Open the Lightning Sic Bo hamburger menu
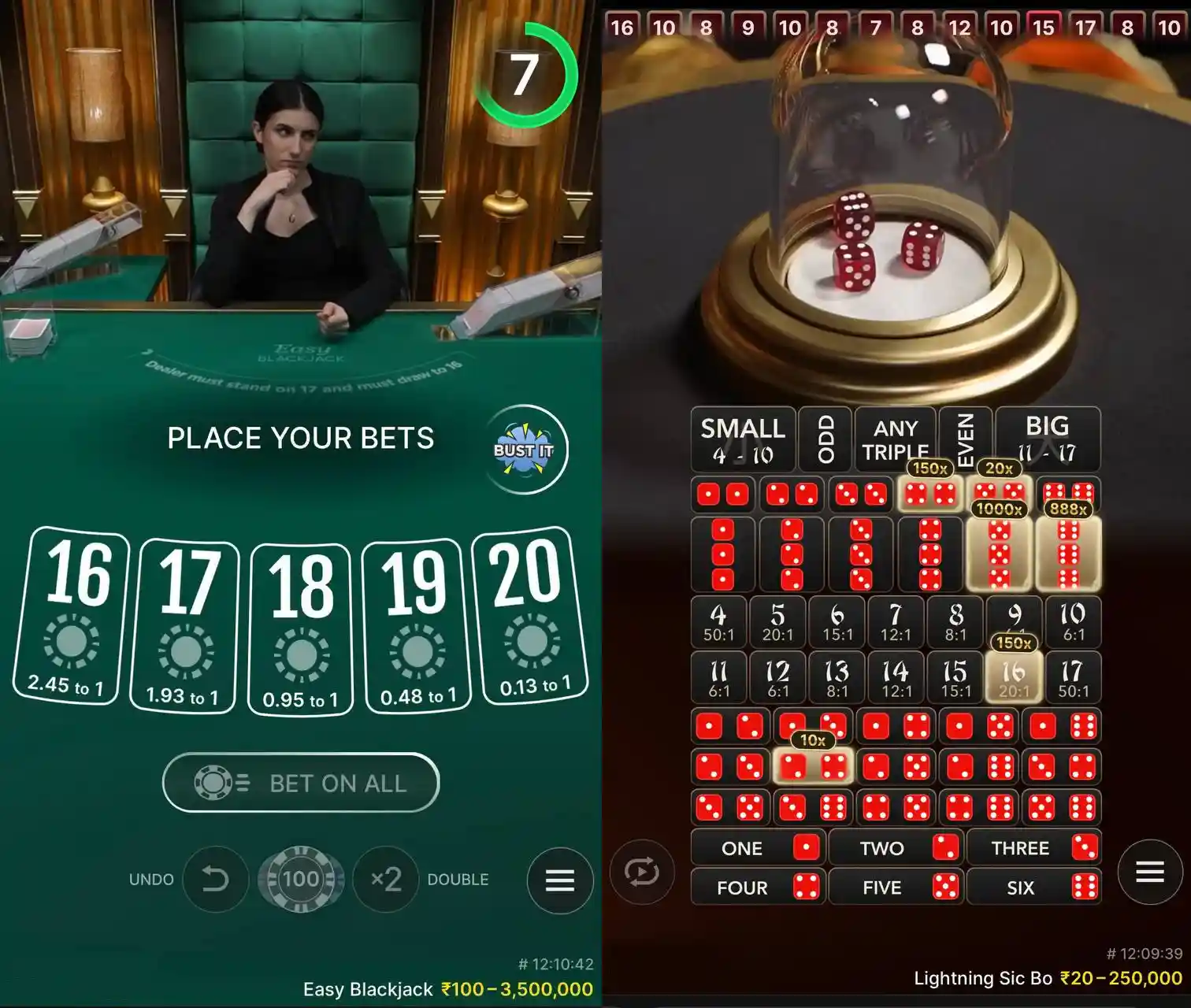Screen dimensions: 1191x1008 [x=1148, y=871]
